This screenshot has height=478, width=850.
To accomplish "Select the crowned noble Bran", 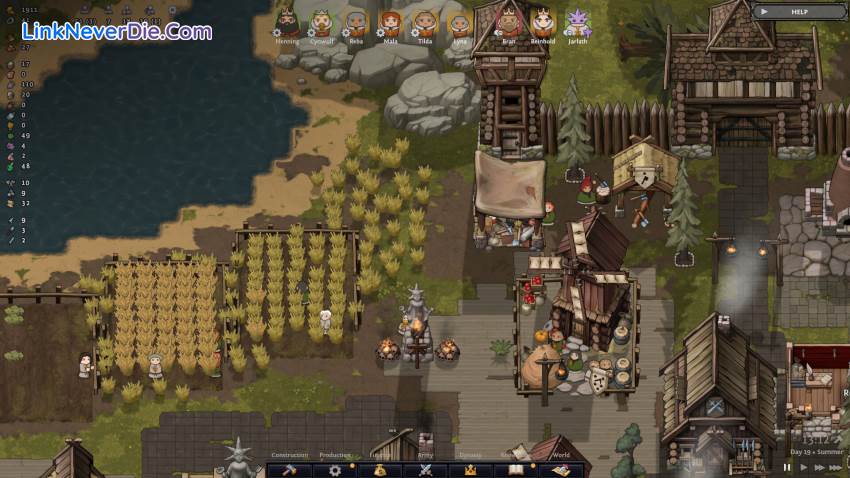I will coord(510,21).
